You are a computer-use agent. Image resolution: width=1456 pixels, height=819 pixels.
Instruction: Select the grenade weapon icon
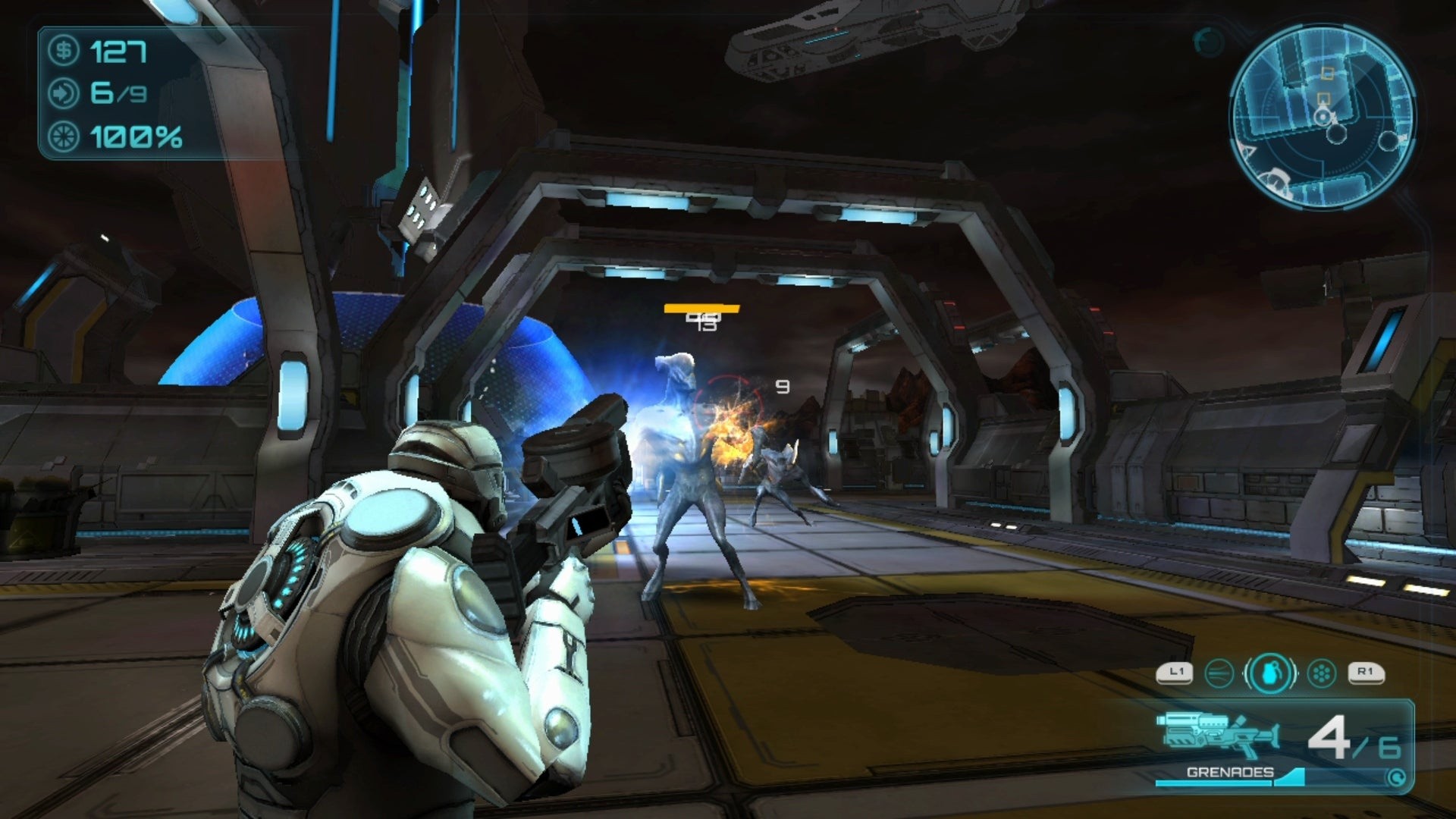1271,673
